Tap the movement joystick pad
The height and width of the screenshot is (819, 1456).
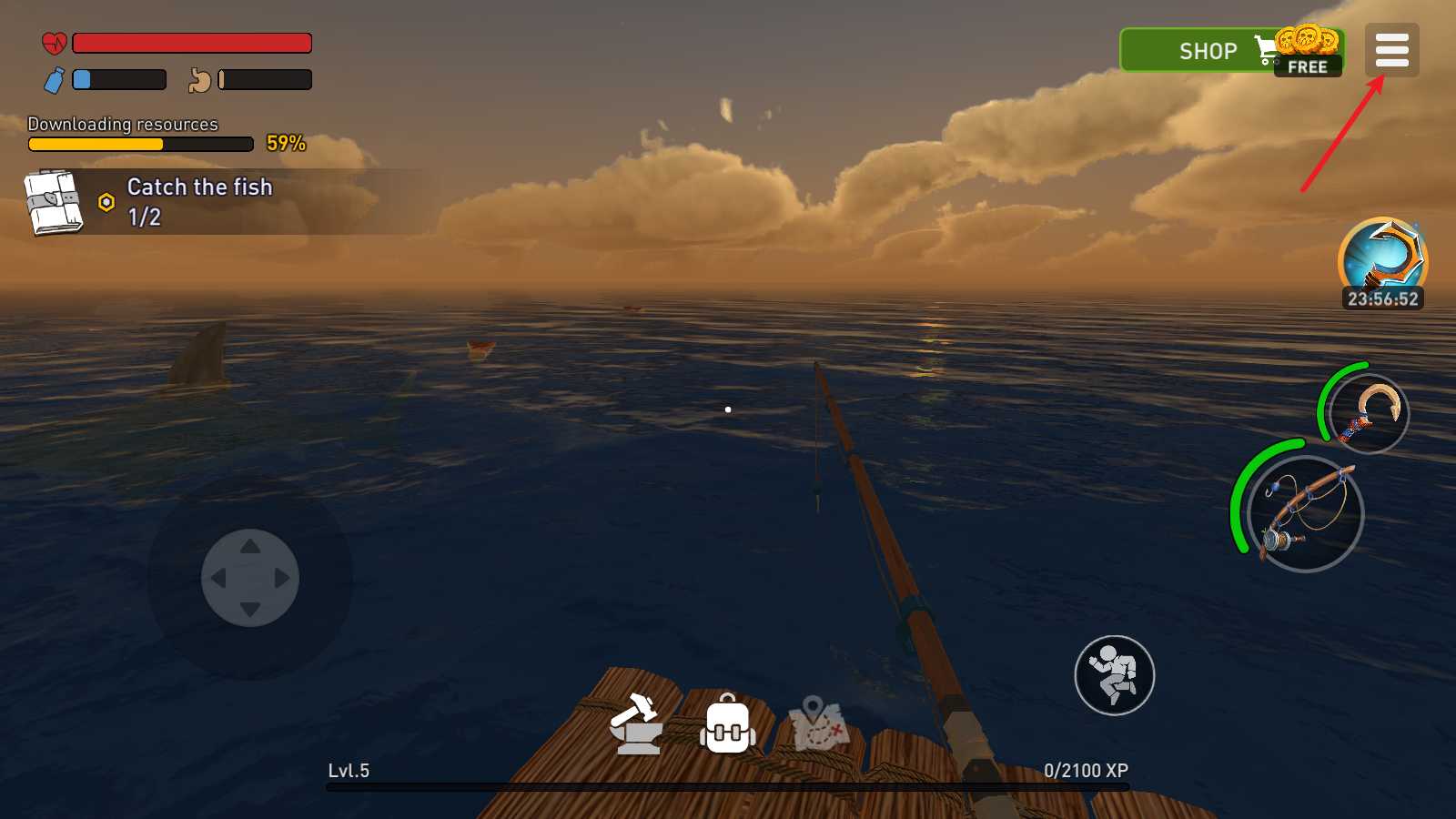(x=250, y=578)
